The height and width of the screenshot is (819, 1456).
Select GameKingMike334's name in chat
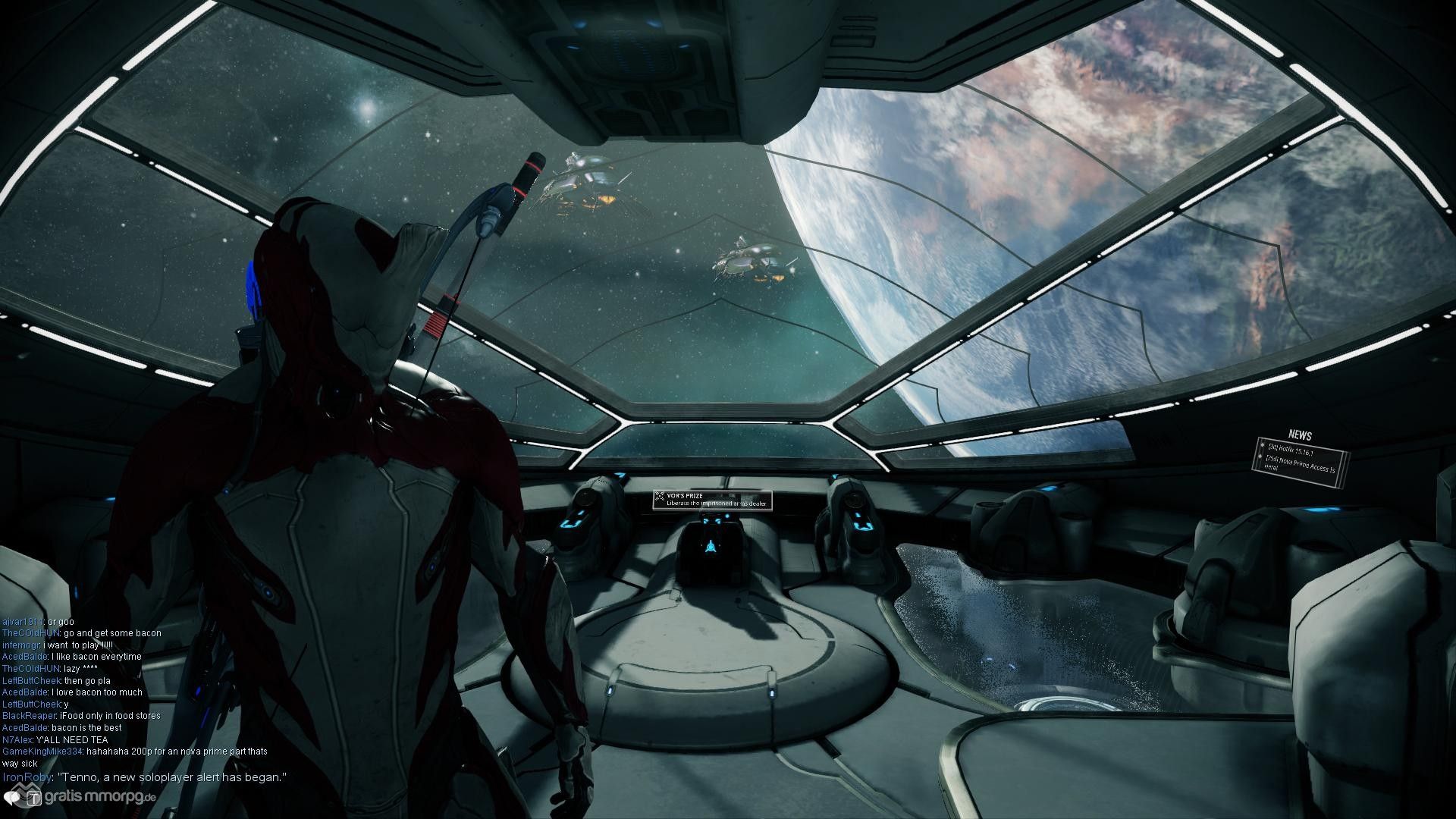tap(42, 752)
